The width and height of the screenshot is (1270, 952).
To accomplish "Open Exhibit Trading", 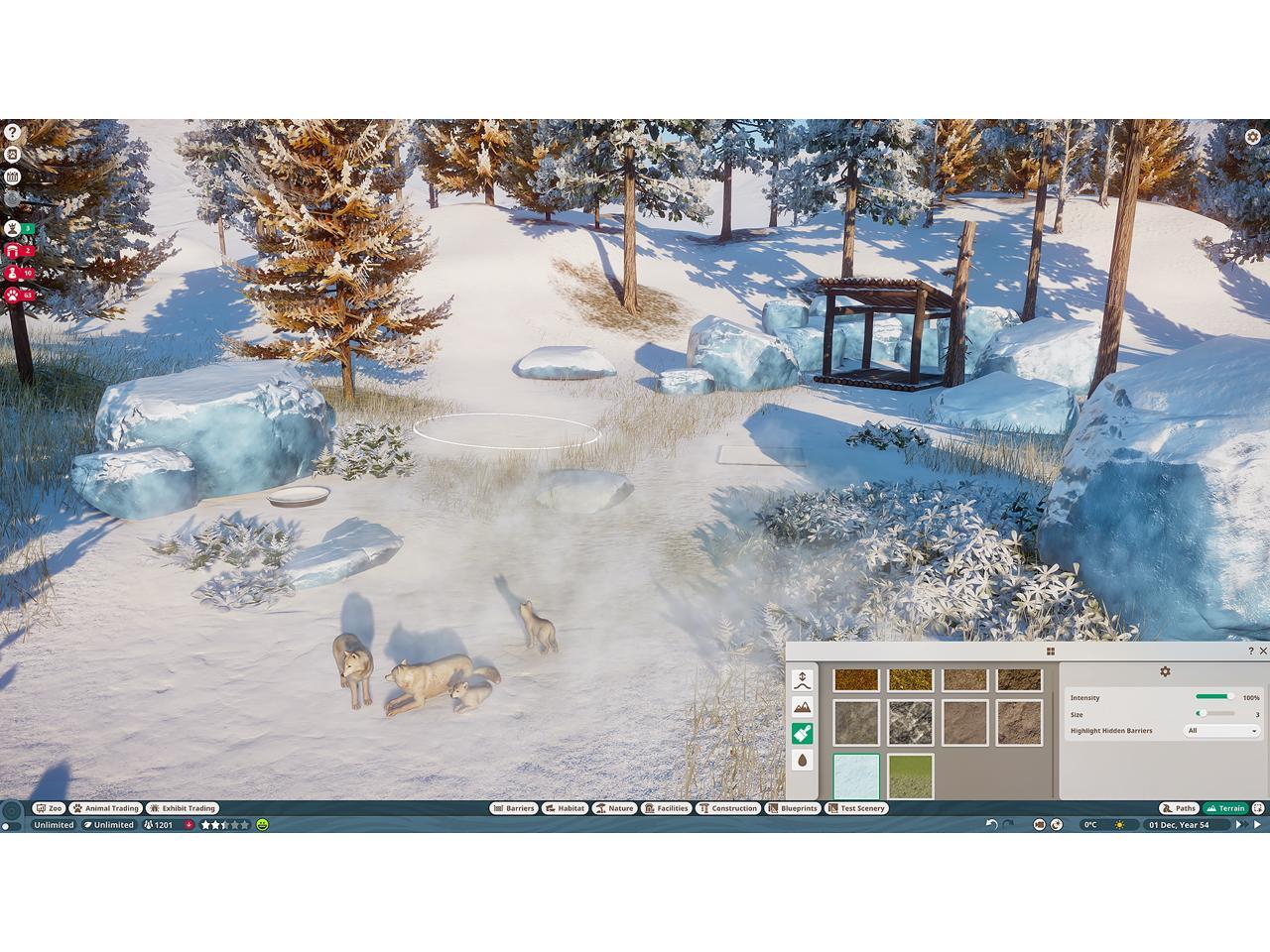I will (x=182, y=808).
